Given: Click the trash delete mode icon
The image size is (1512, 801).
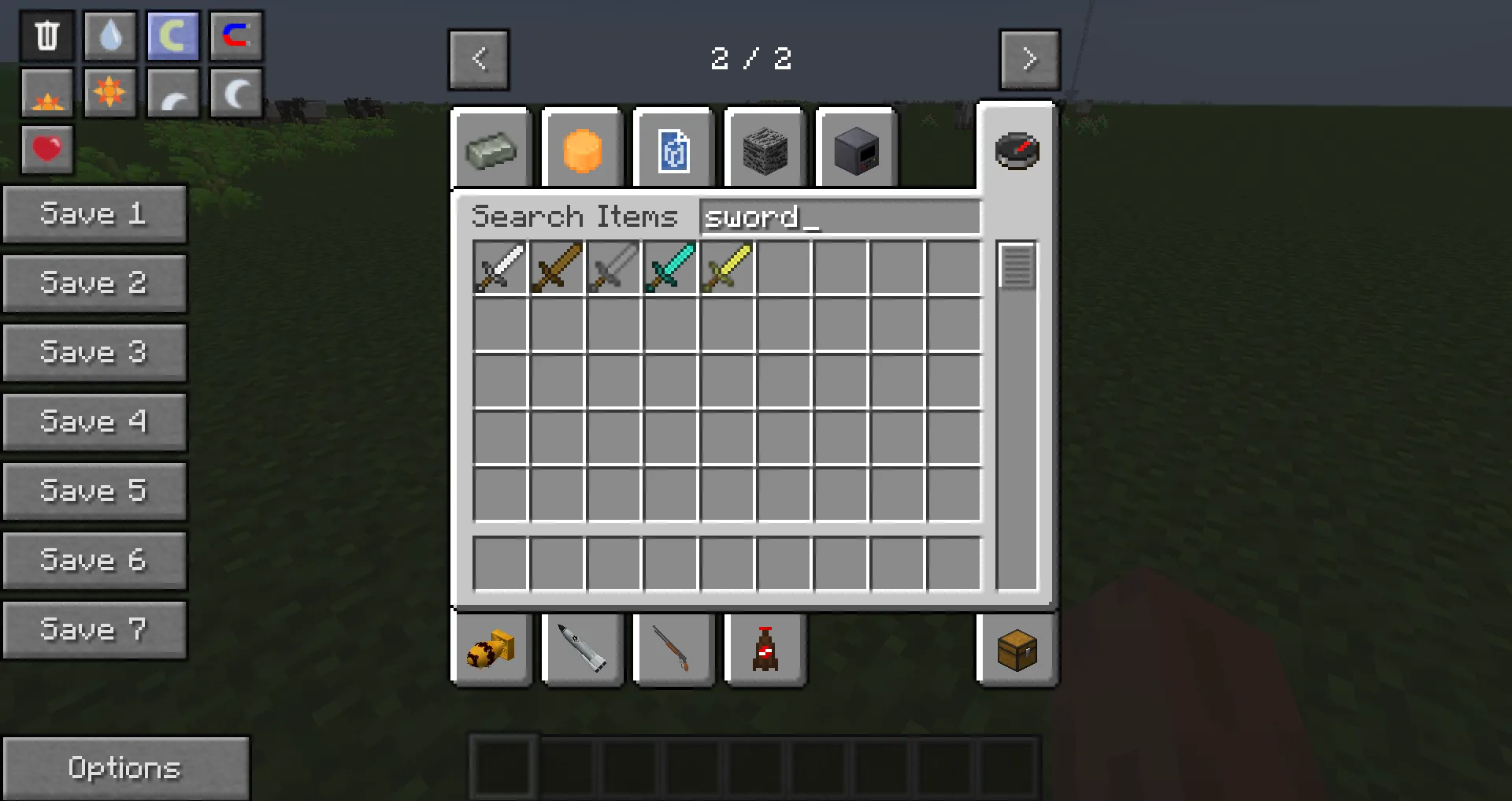Looking at the screenshot, I should point(46,35).
